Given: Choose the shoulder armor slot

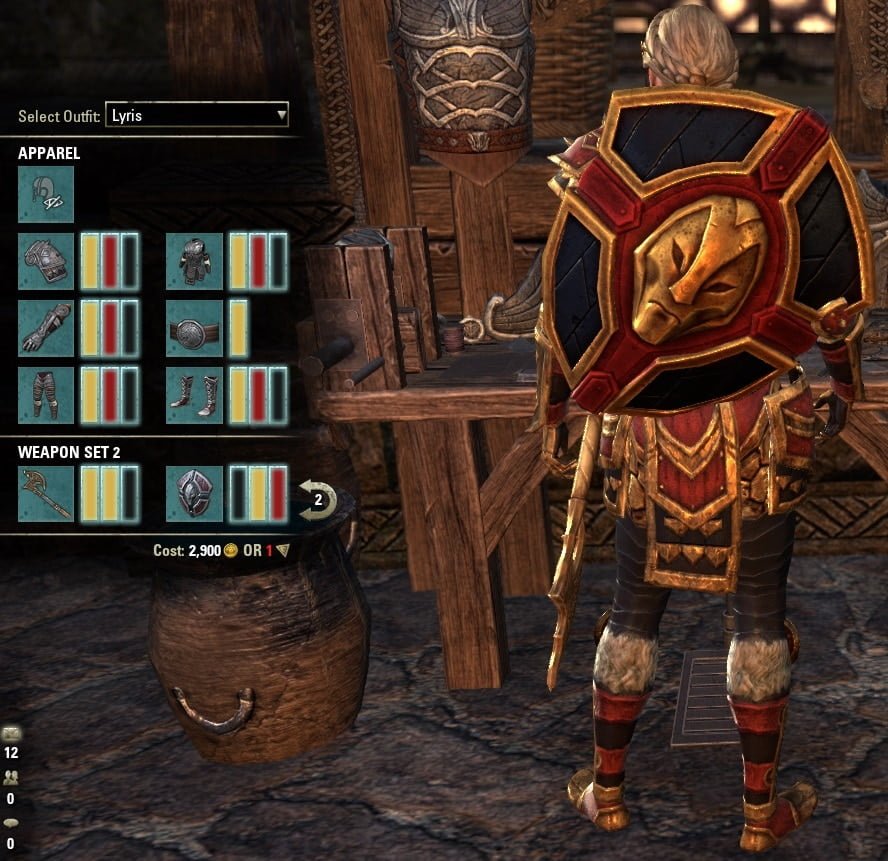Looking at the screenshot, I should coord(46,261).
